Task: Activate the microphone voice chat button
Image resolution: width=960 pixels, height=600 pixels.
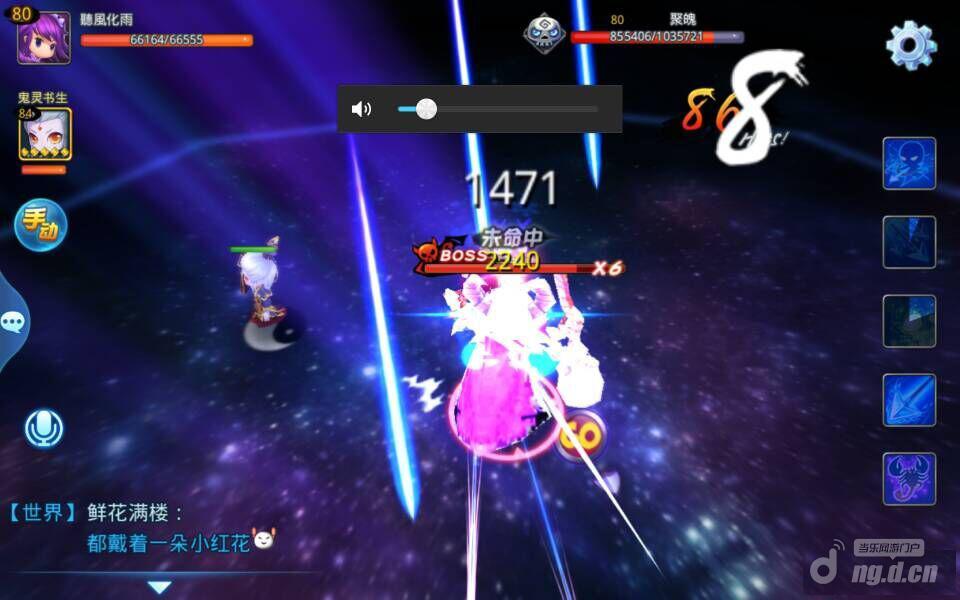Action: click(x=43, y=429)
